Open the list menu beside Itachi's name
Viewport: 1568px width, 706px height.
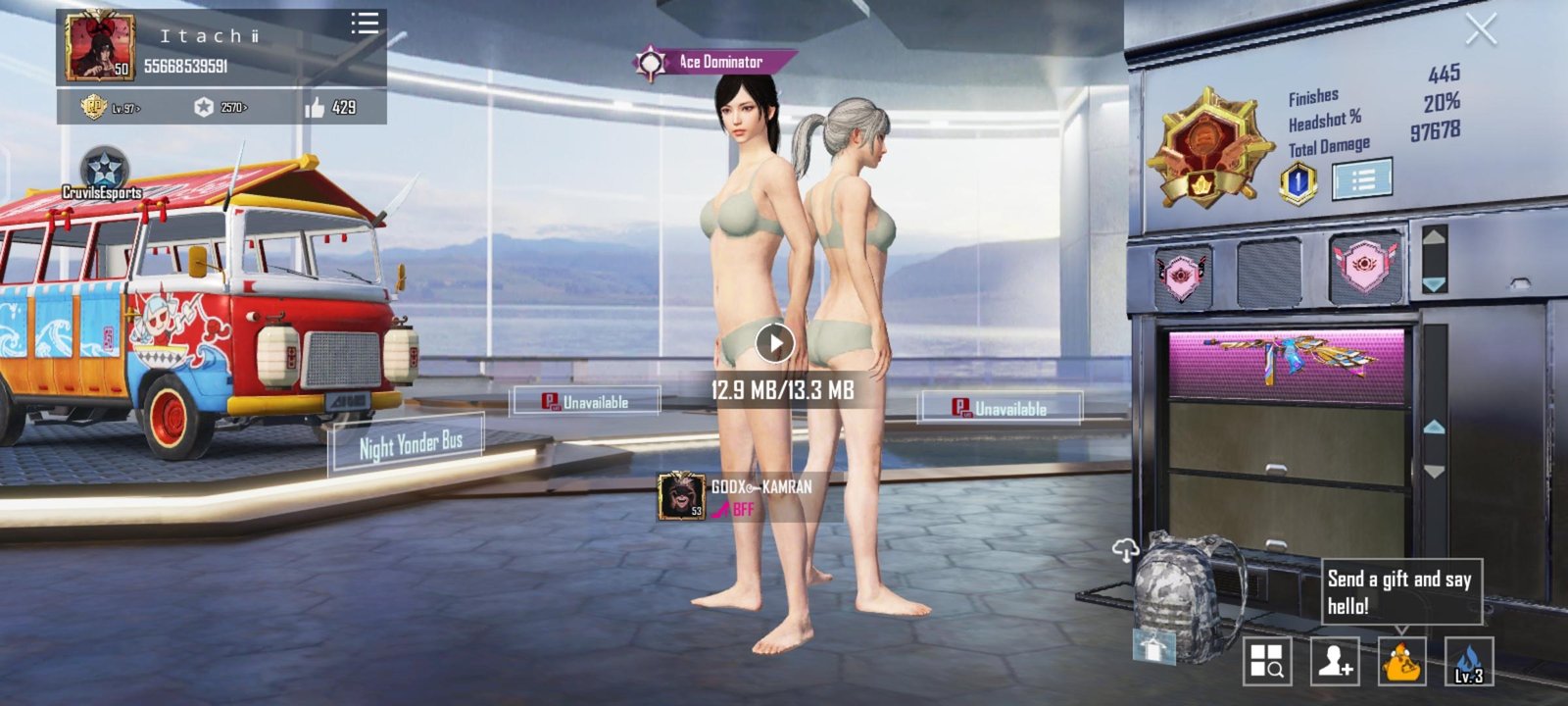click(365, 25)
